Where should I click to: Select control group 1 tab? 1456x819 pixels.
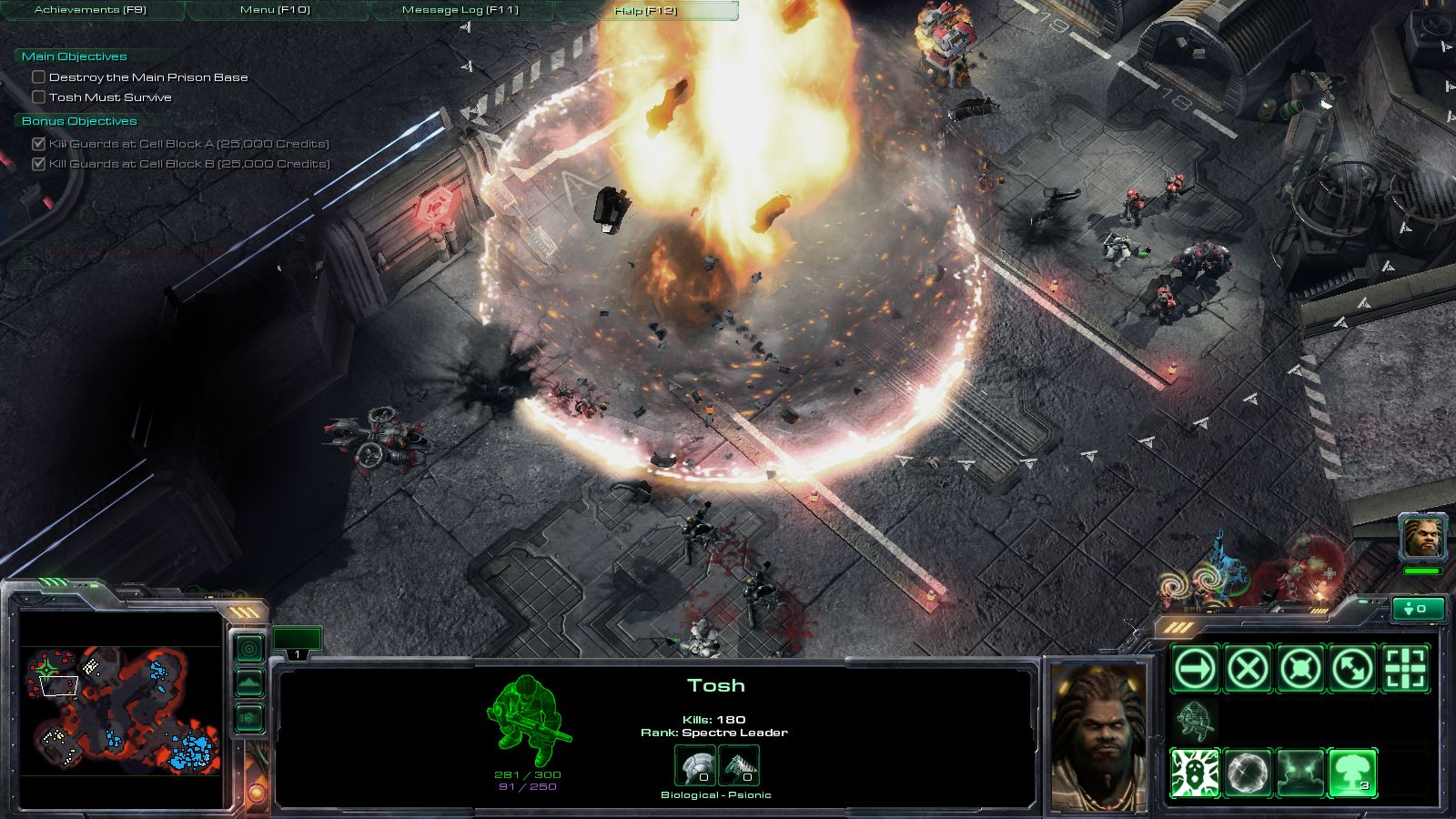[x=297, y=642]
